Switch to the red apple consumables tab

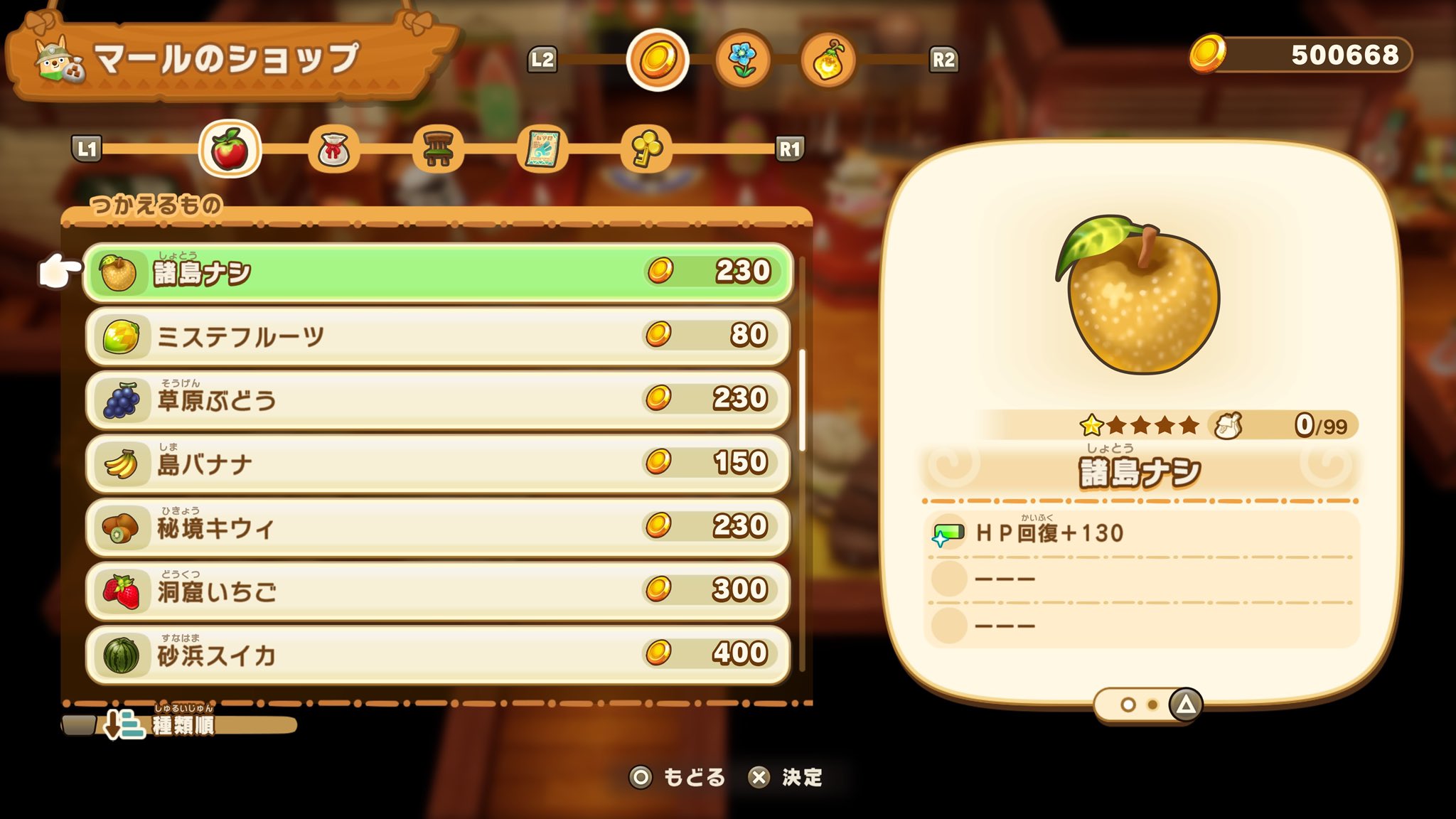pyautogui.click(x=230, y=149)
